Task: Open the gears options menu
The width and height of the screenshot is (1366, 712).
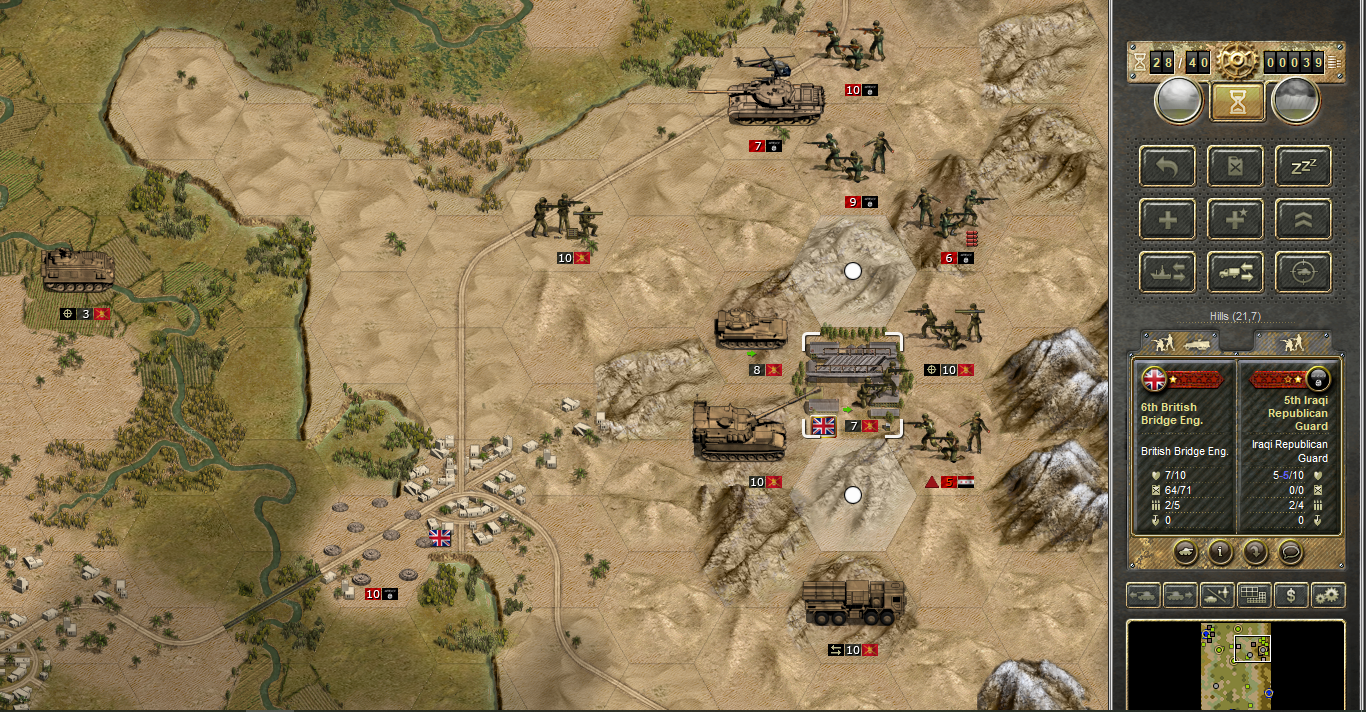Action: [1328, 596]
